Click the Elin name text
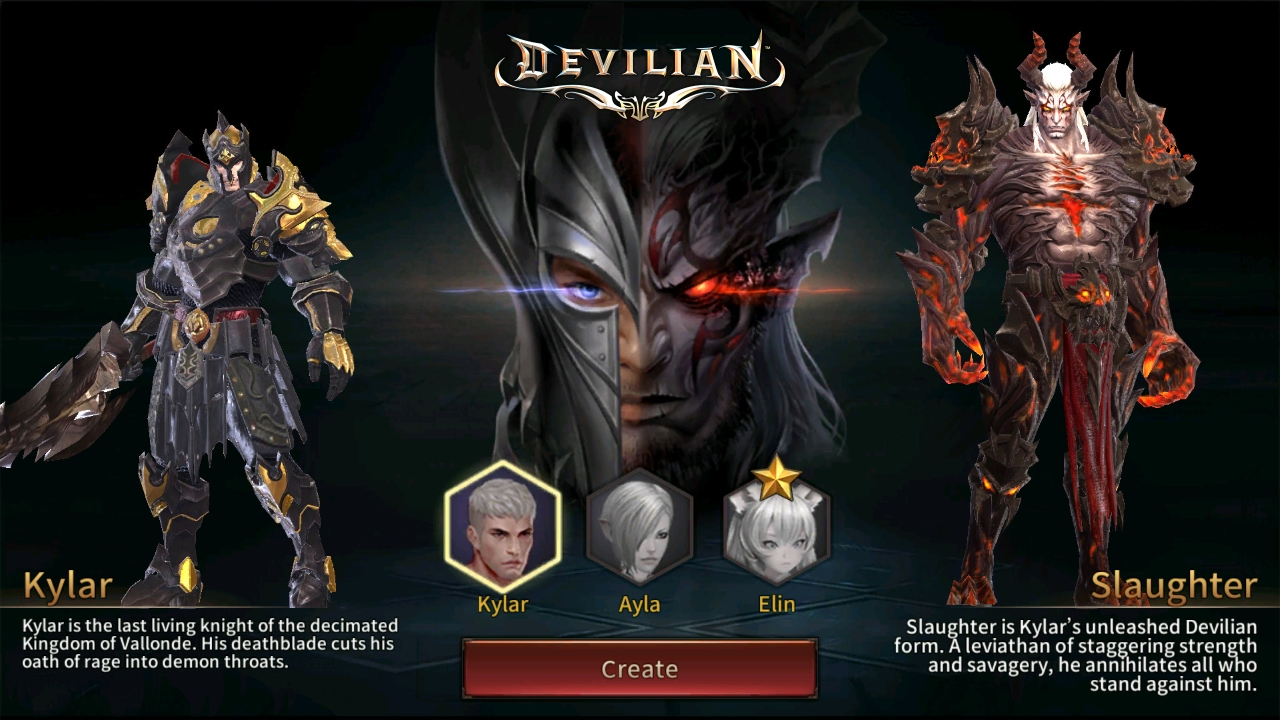This screenshot has width=1280, height=720. (777, 604)
